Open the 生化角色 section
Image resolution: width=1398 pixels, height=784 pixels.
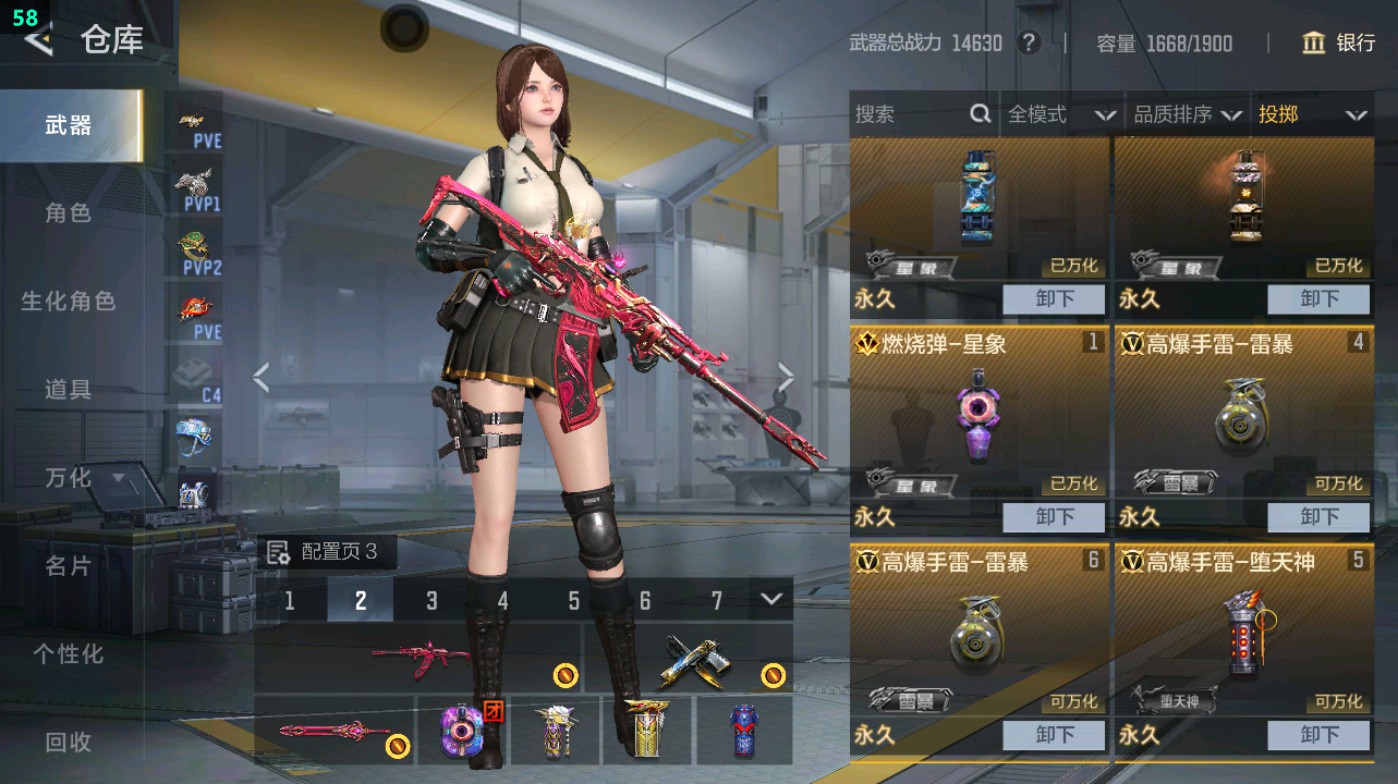point(68,301)
